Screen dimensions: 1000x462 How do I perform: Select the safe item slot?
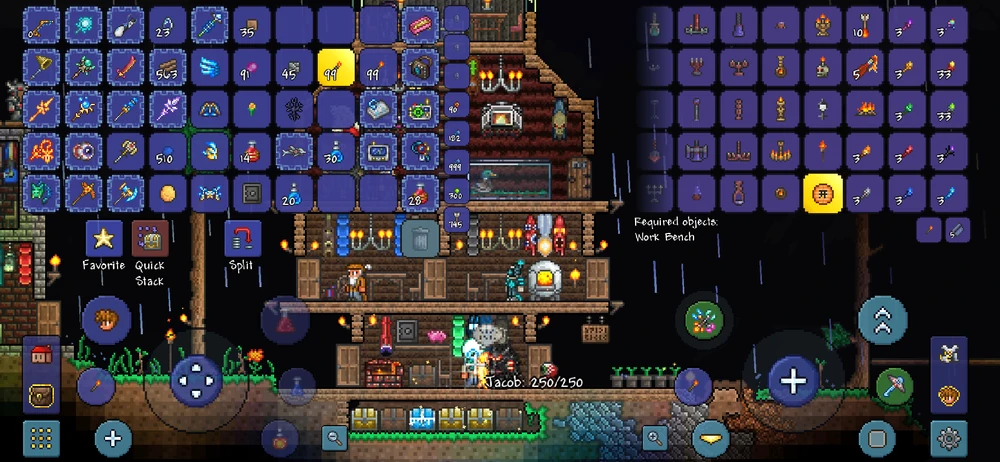[251, 192]
